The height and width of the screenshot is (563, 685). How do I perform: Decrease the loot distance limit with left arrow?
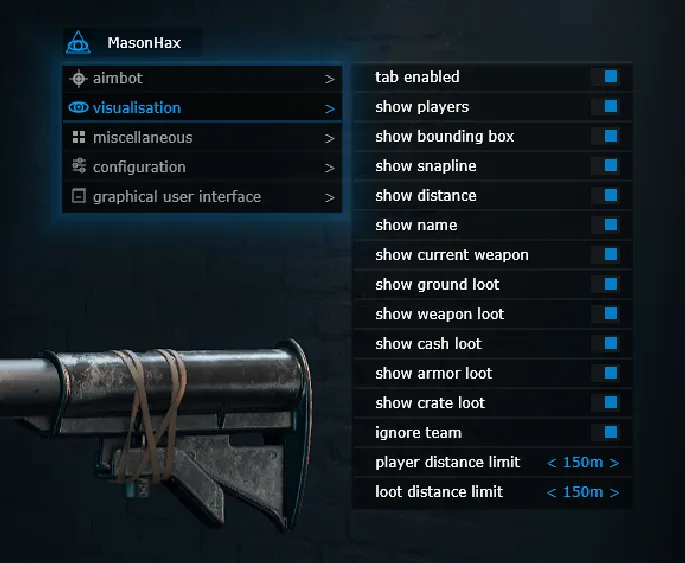point(552,492)
